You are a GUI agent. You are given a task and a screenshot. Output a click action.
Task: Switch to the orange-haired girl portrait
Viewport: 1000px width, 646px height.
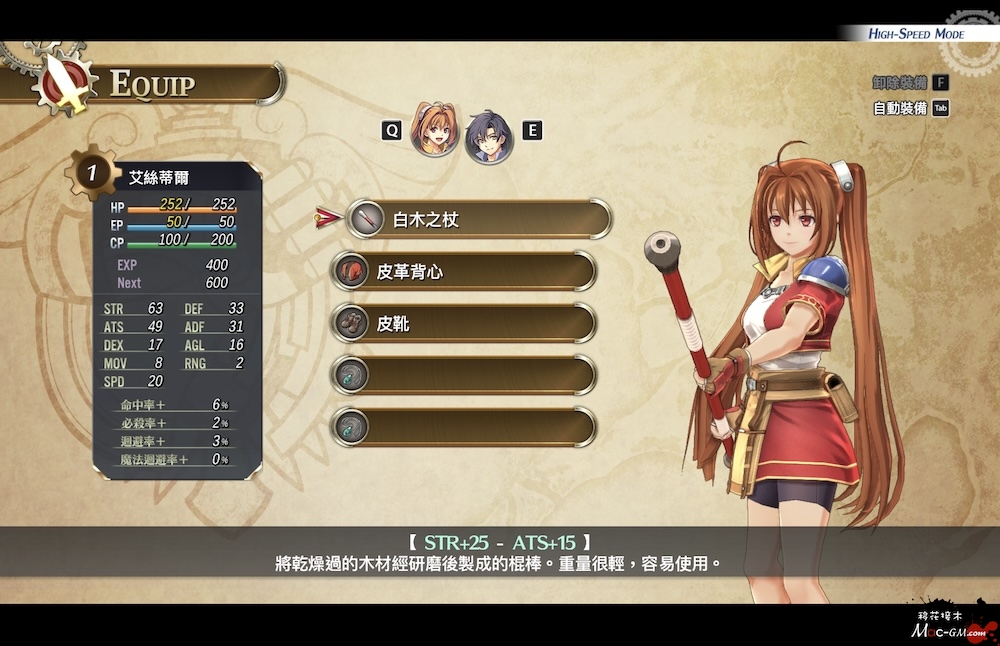pos(435,131)
